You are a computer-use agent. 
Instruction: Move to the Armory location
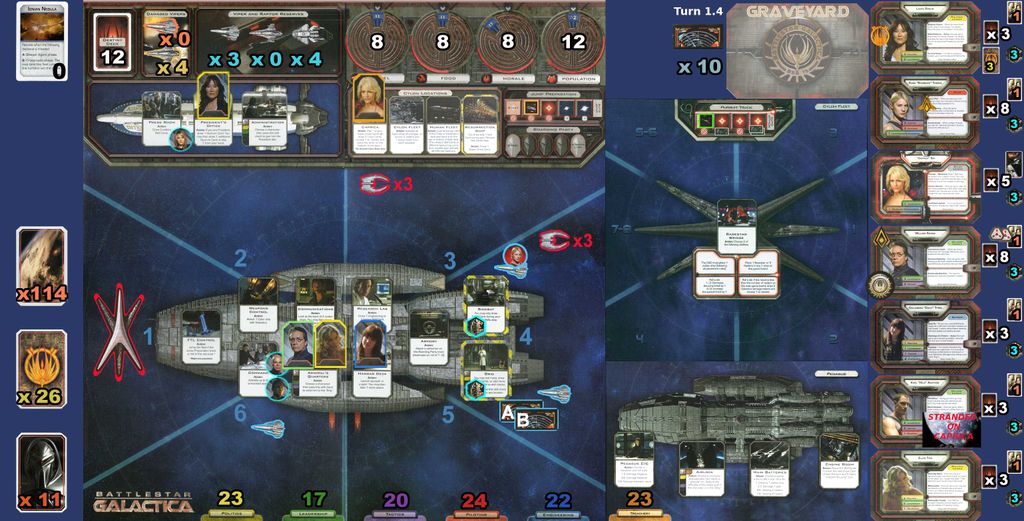pos(427,338)
